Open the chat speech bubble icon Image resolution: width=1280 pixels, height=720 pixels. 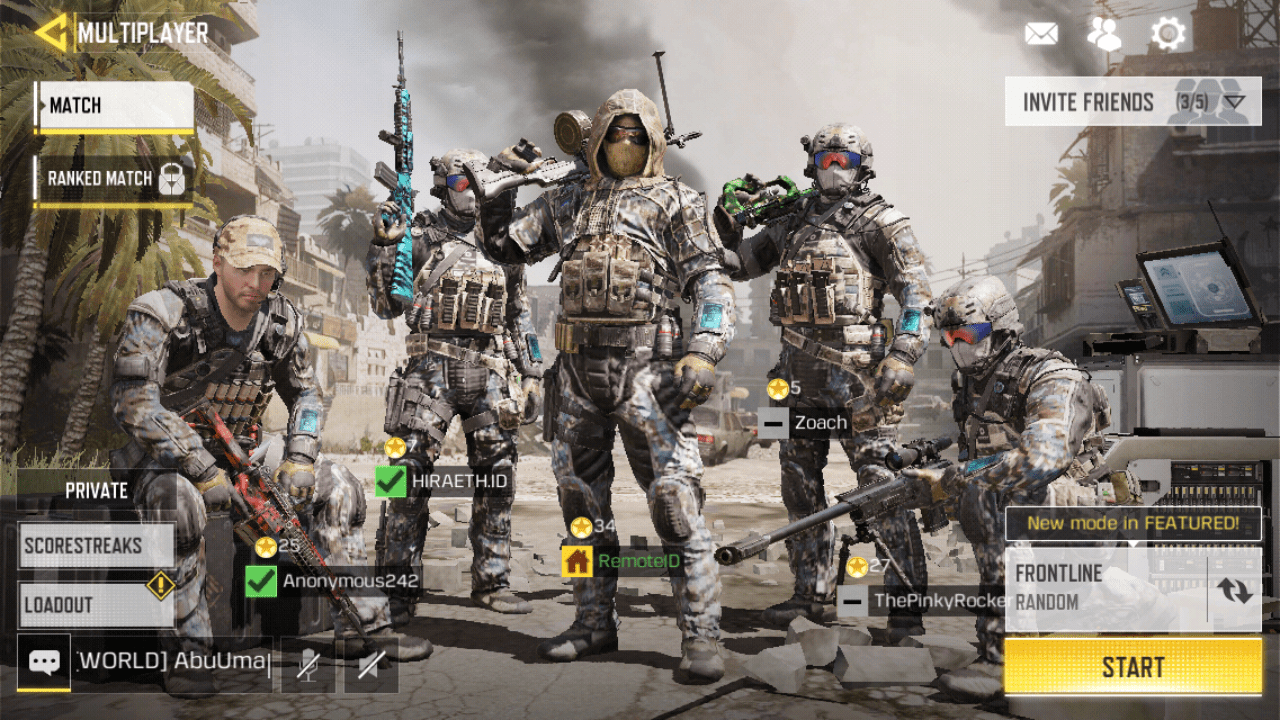[44, 662]
